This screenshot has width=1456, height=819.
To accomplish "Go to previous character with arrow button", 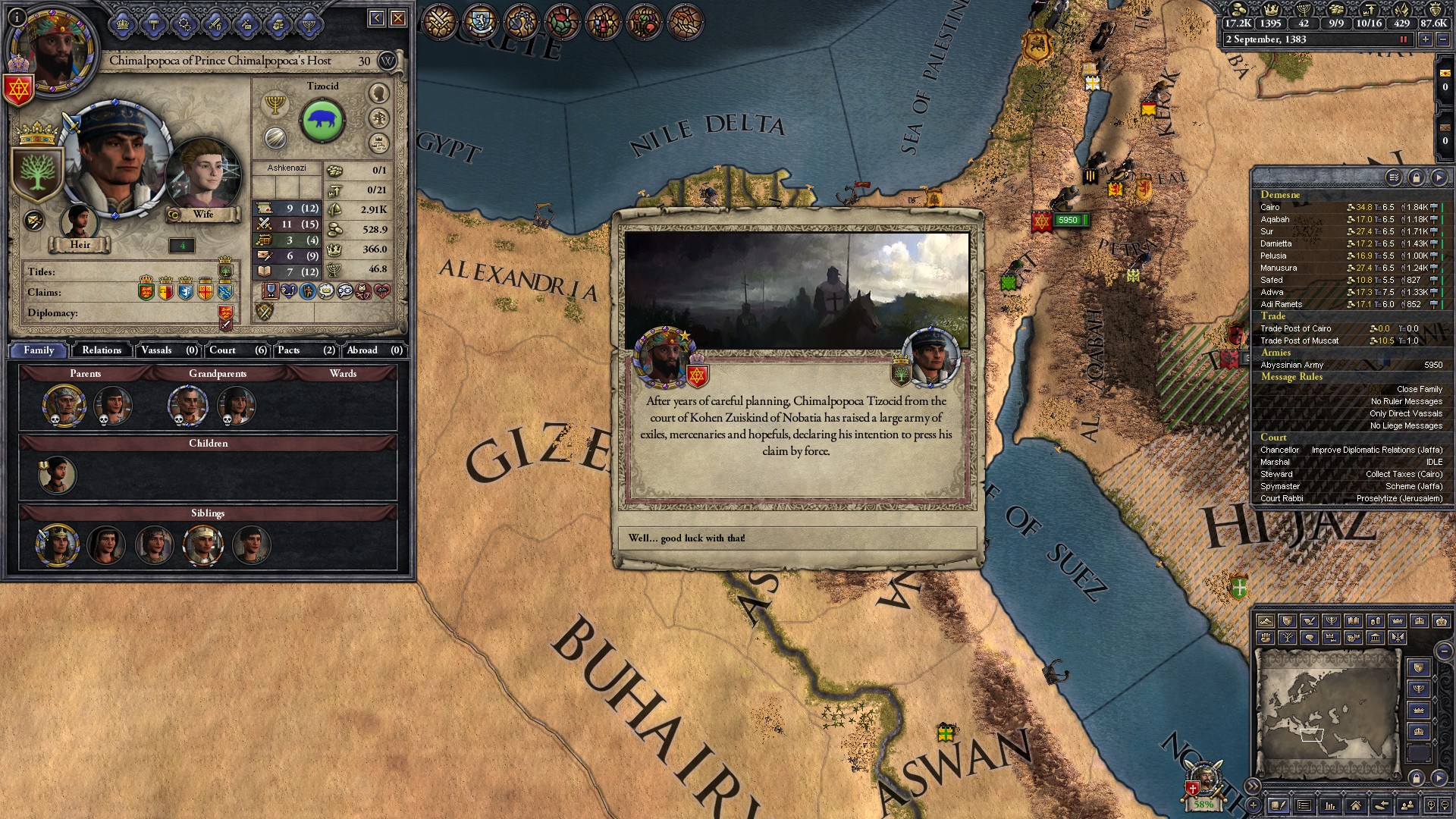I will pyautogui.click(x=377, y=18).
